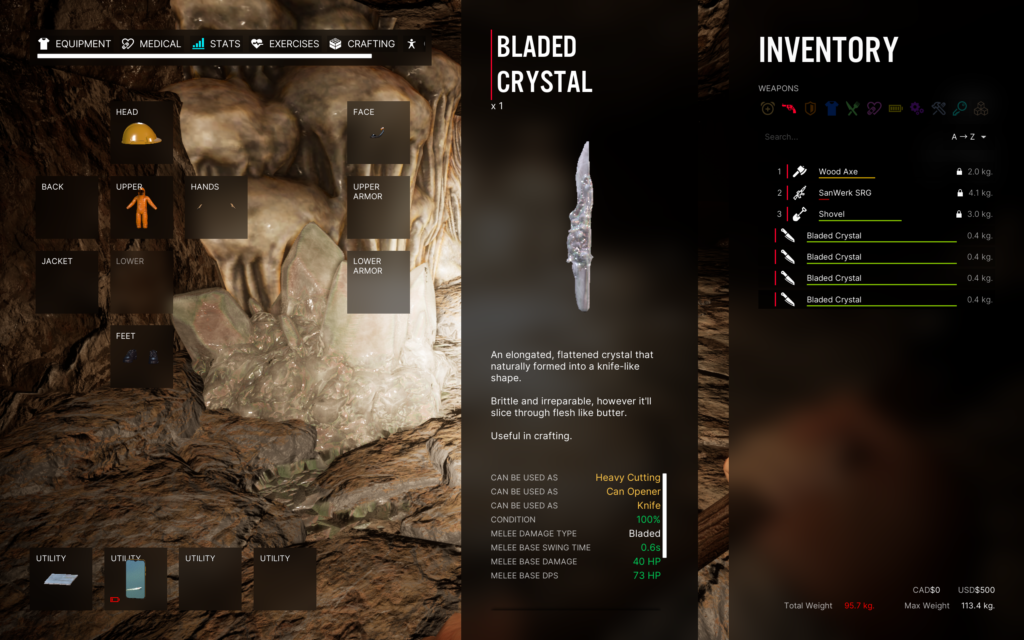Show food items with fork-and-knife icon
Viewport: 1024px width, 640px height.
[852, 109]
